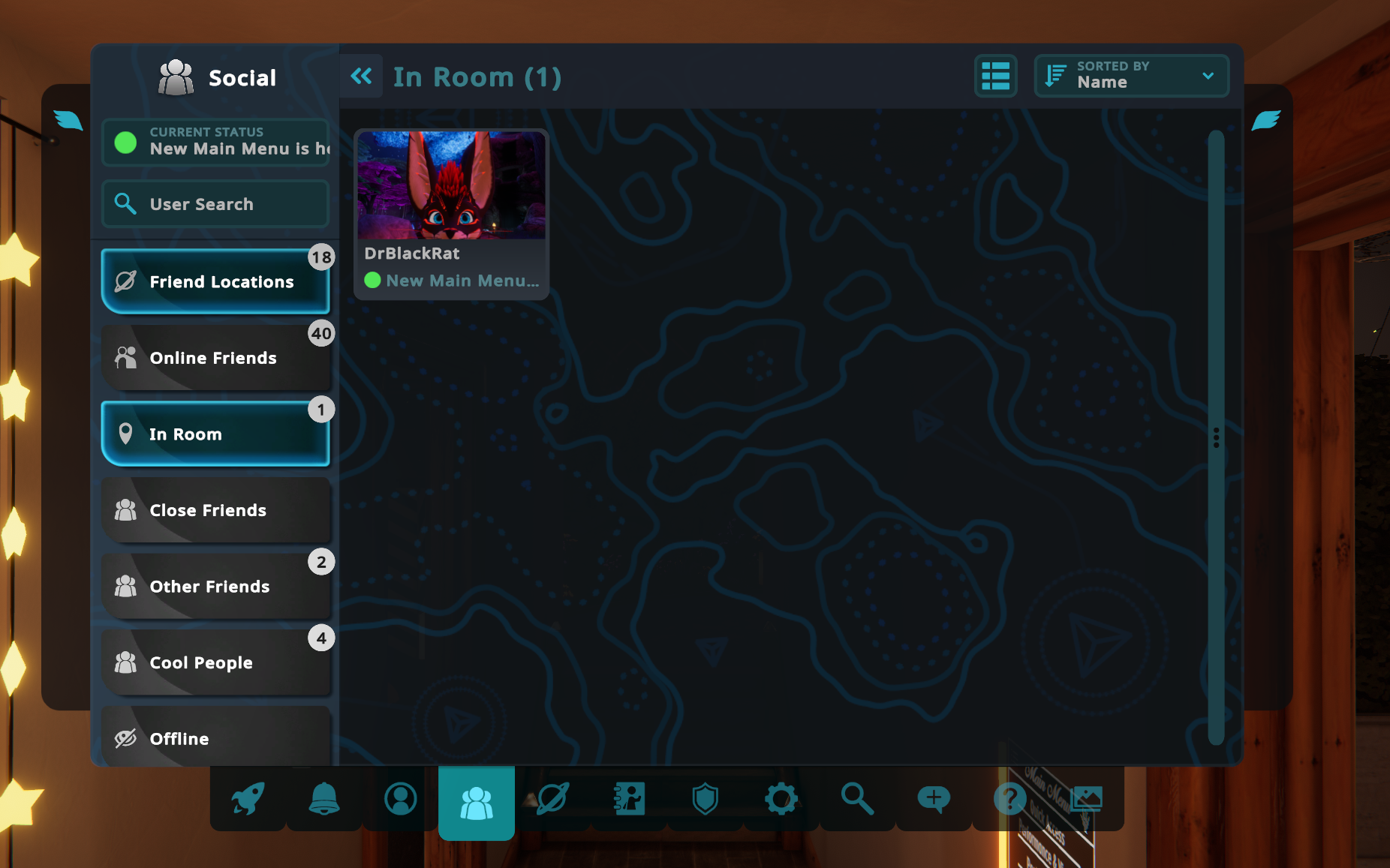Open the gear settings tab
Screen dimensions: 1390x868
pos(781,798)
